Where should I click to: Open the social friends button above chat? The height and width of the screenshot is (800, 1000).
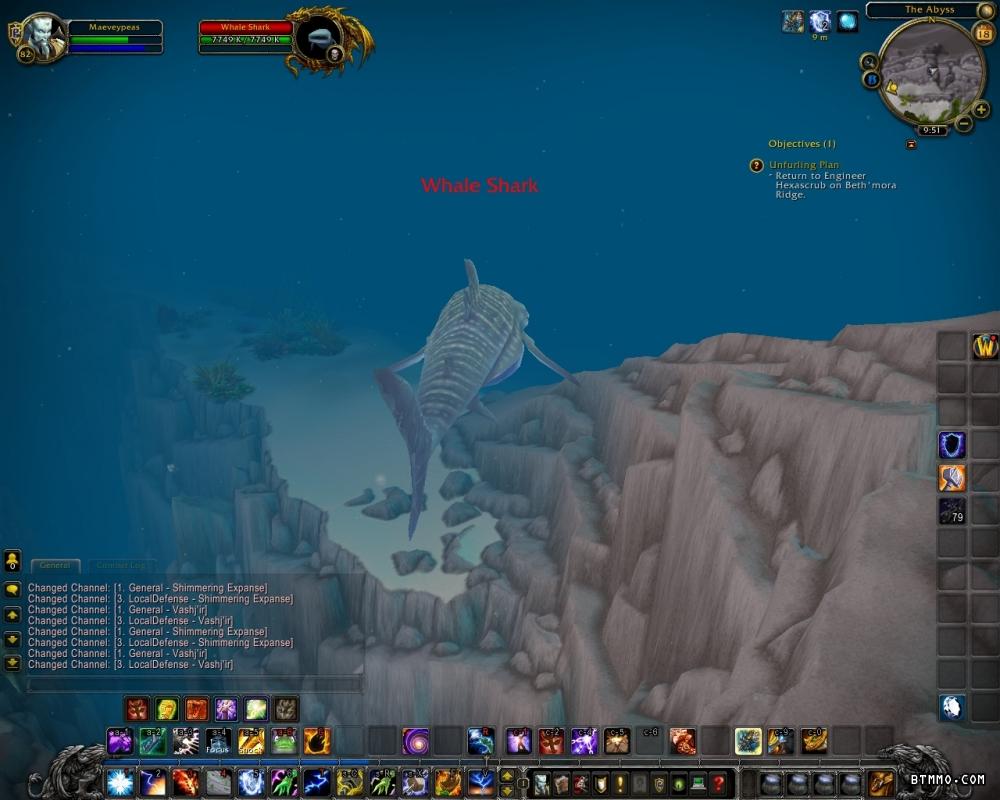[12, 560]
